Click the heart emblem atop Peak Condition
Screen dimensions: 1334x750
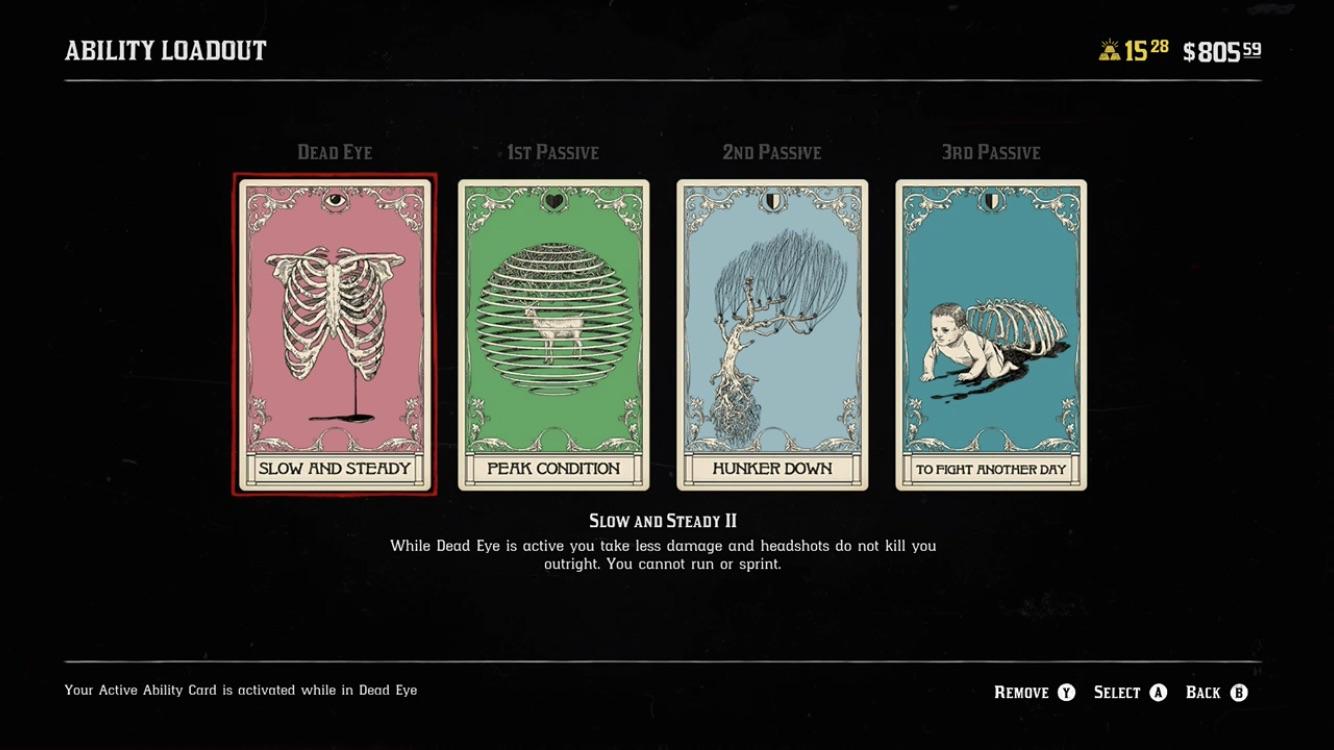(553, 199)
